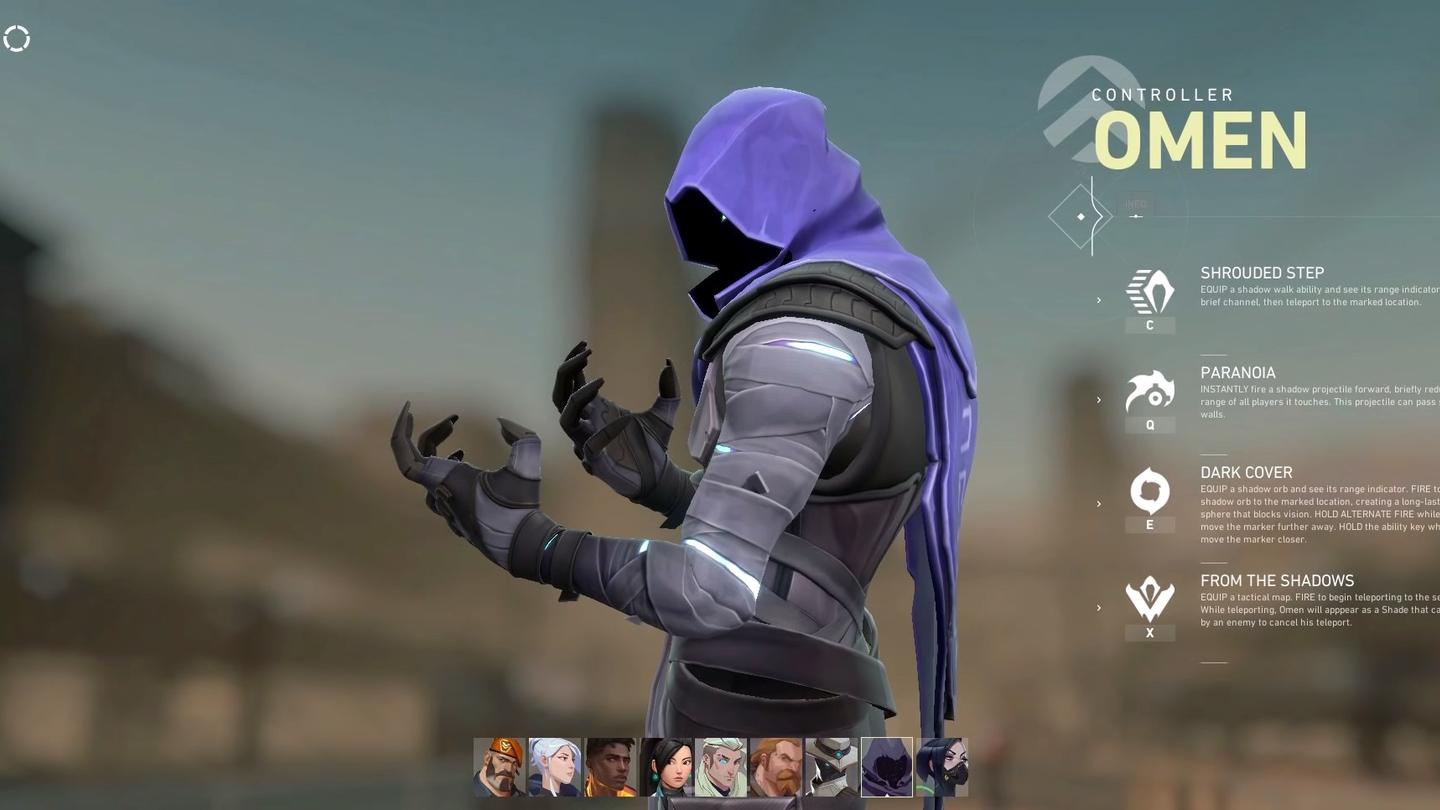Viewport: 1440px width, 810px height.
Task: Select the Shrouded Step ability icon
Action: [1149, 290]
